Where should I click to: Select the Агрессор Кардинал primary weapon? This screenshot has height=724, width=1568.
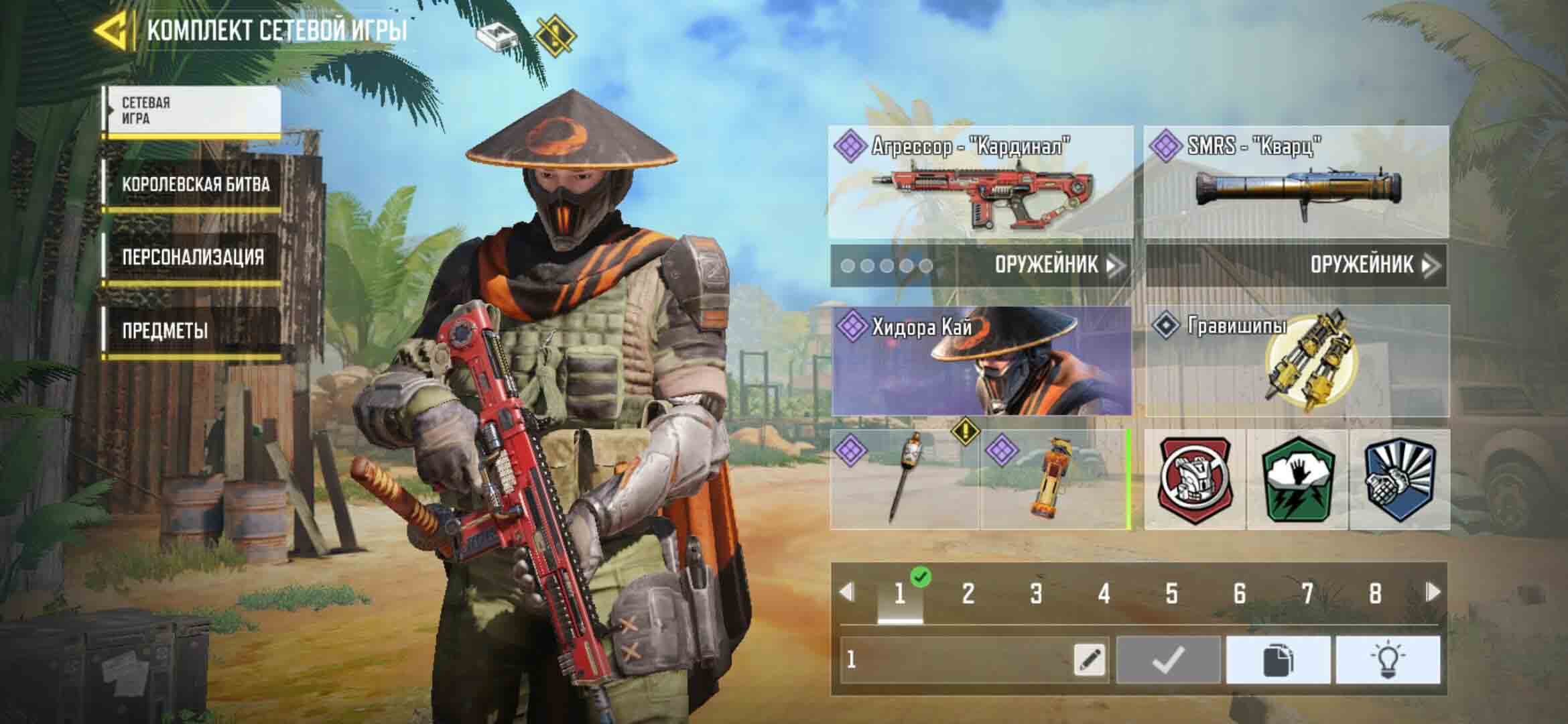coord(981,182)
